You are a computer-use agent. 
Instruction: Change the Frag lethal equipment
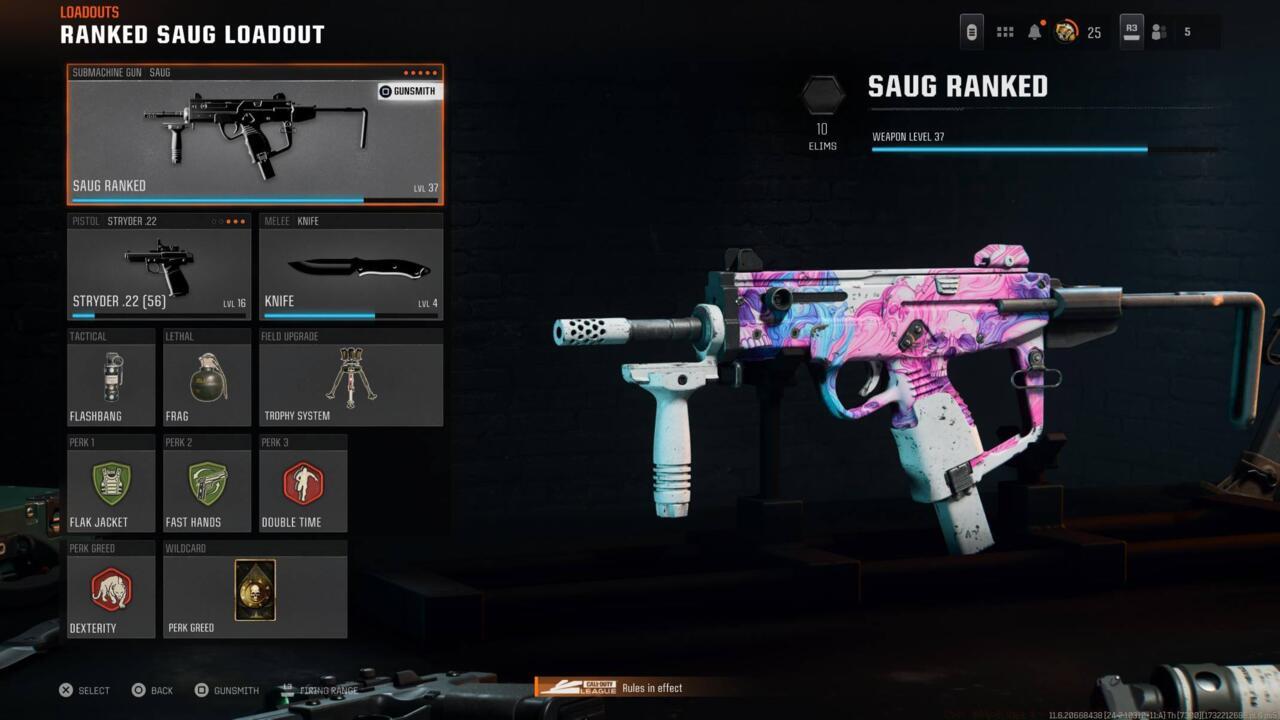coord(207,378)
